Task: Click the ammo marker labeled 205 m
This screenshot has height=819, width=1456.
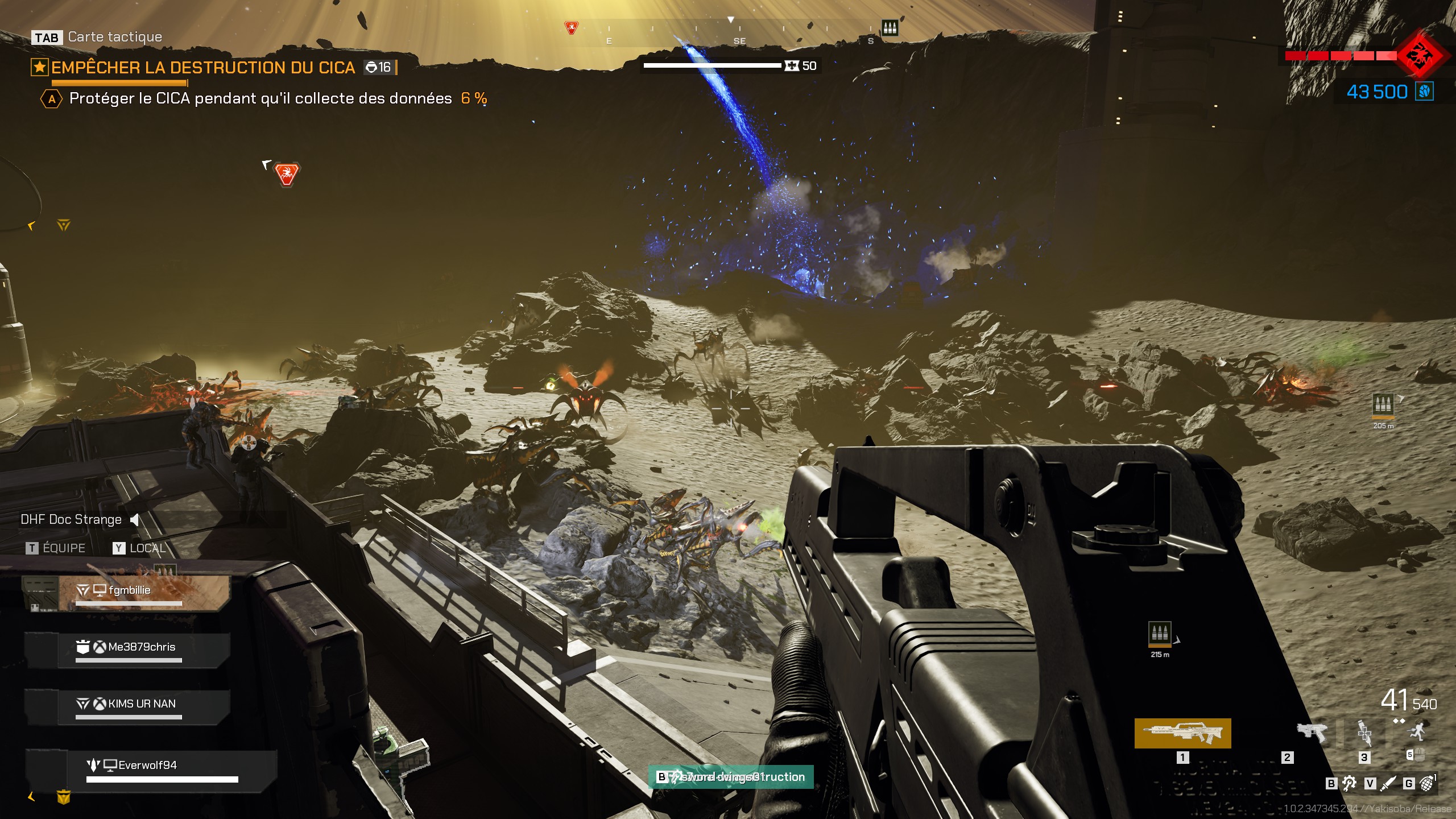Action: pos(1383,404)
